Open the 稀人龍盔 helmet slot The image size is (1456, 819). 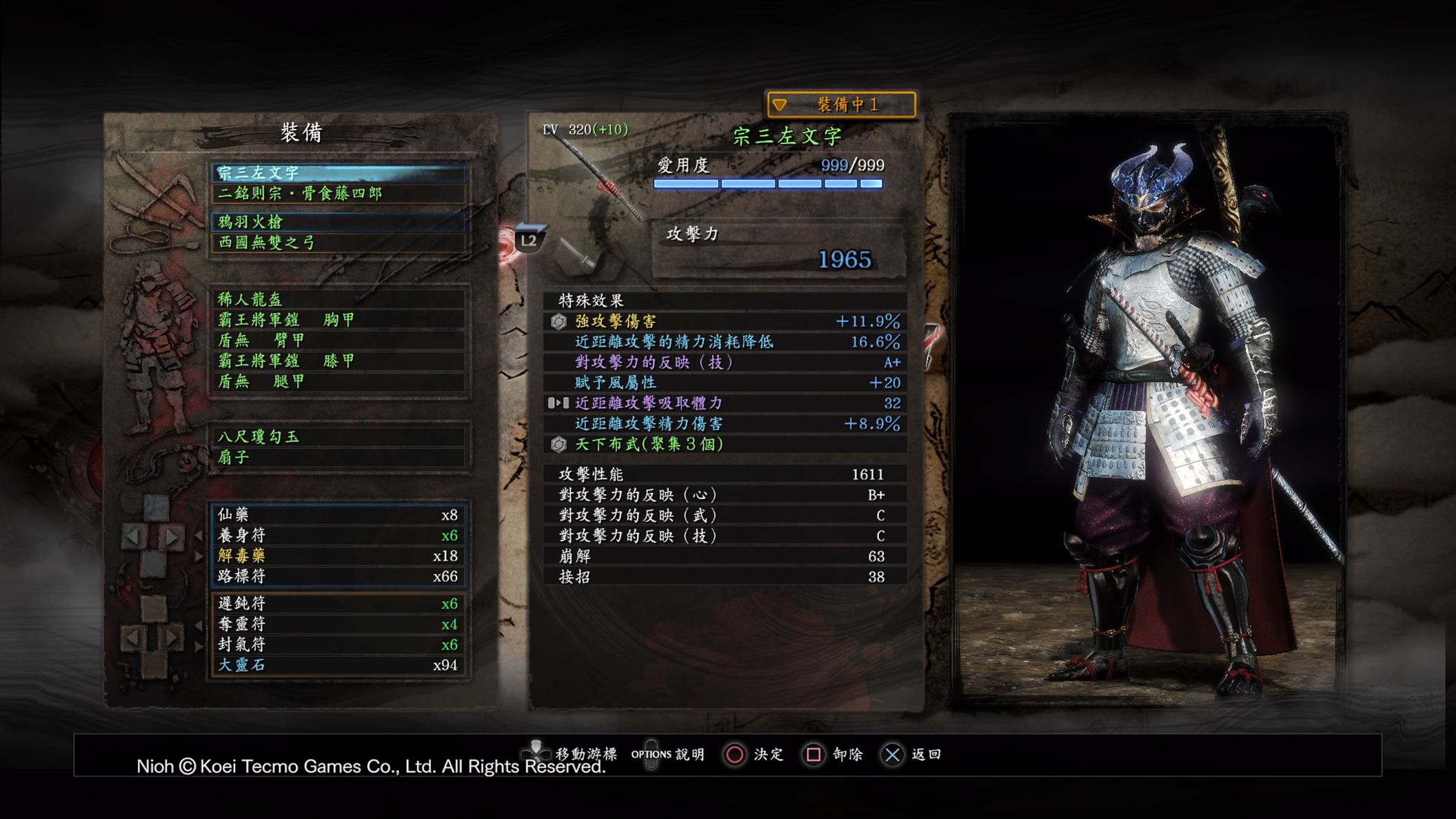click(338, 299)
